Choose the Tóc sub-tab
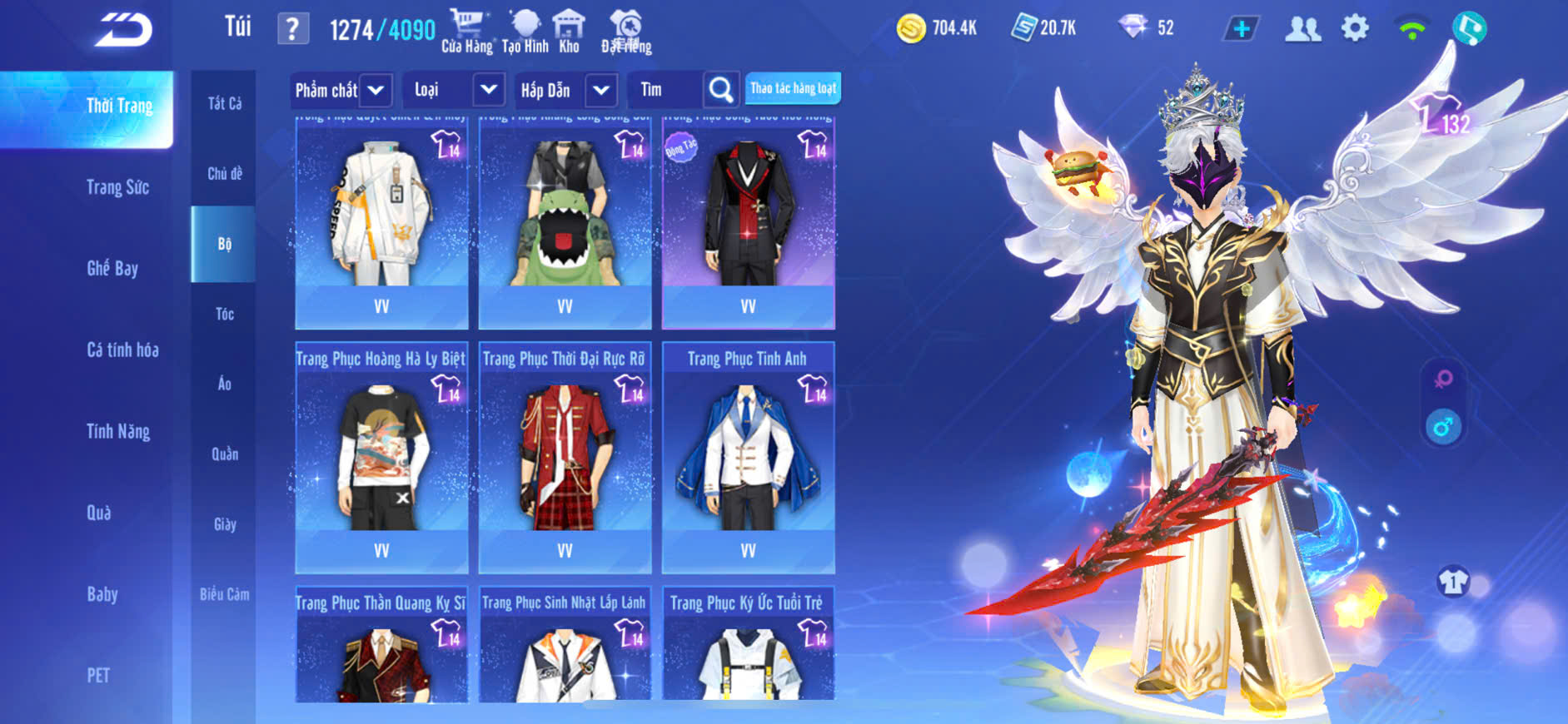Image resolution: width=1568 pixels, height=724 pixels. click(224, 314)
